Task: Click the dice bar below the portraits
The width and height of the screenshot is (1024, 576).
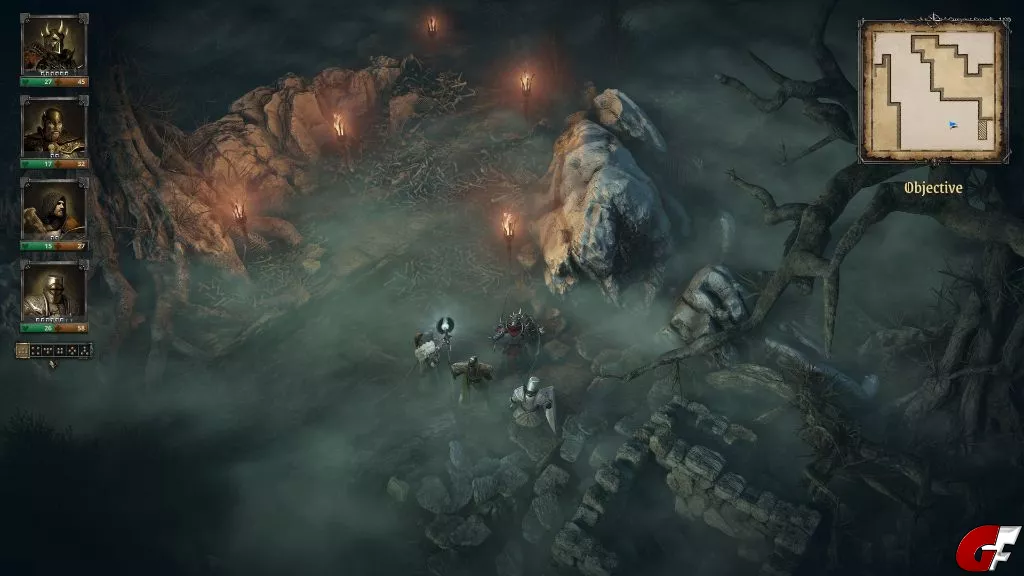Action: click(54, 350)
